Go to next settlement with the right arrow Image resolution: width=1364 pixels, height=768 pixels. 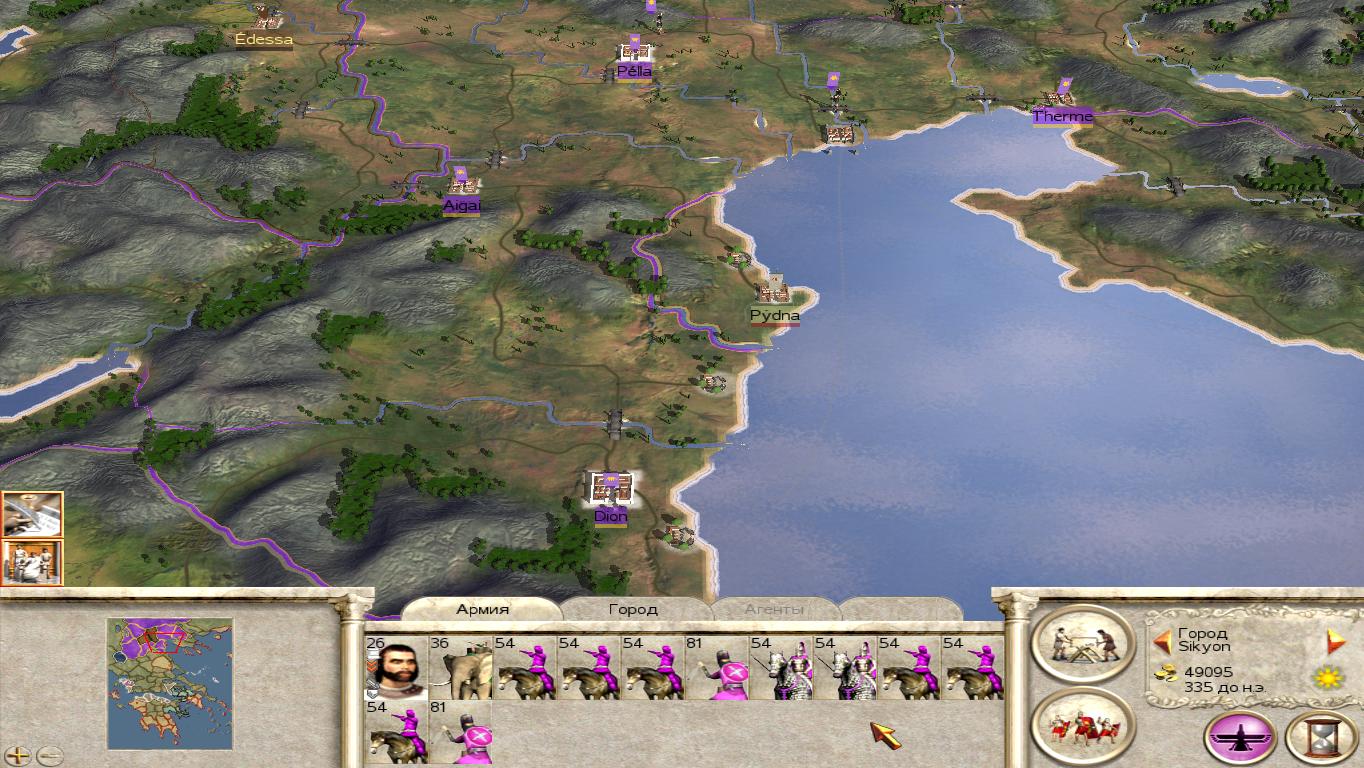click(1336, 641)
